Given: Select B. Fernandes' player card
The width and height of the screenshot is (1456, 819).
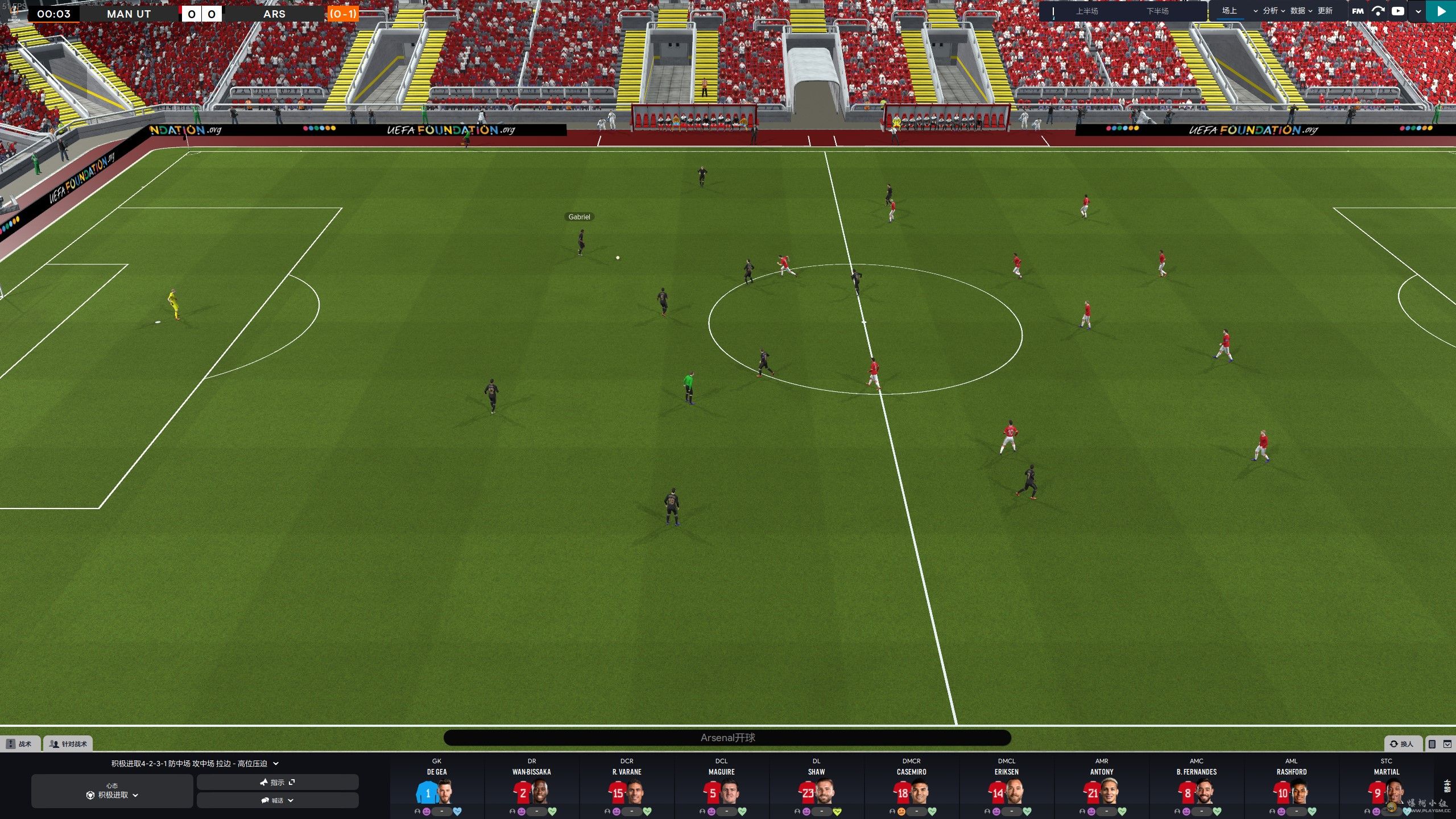Looking at the screenshot, I should (x=1197, y=788).
